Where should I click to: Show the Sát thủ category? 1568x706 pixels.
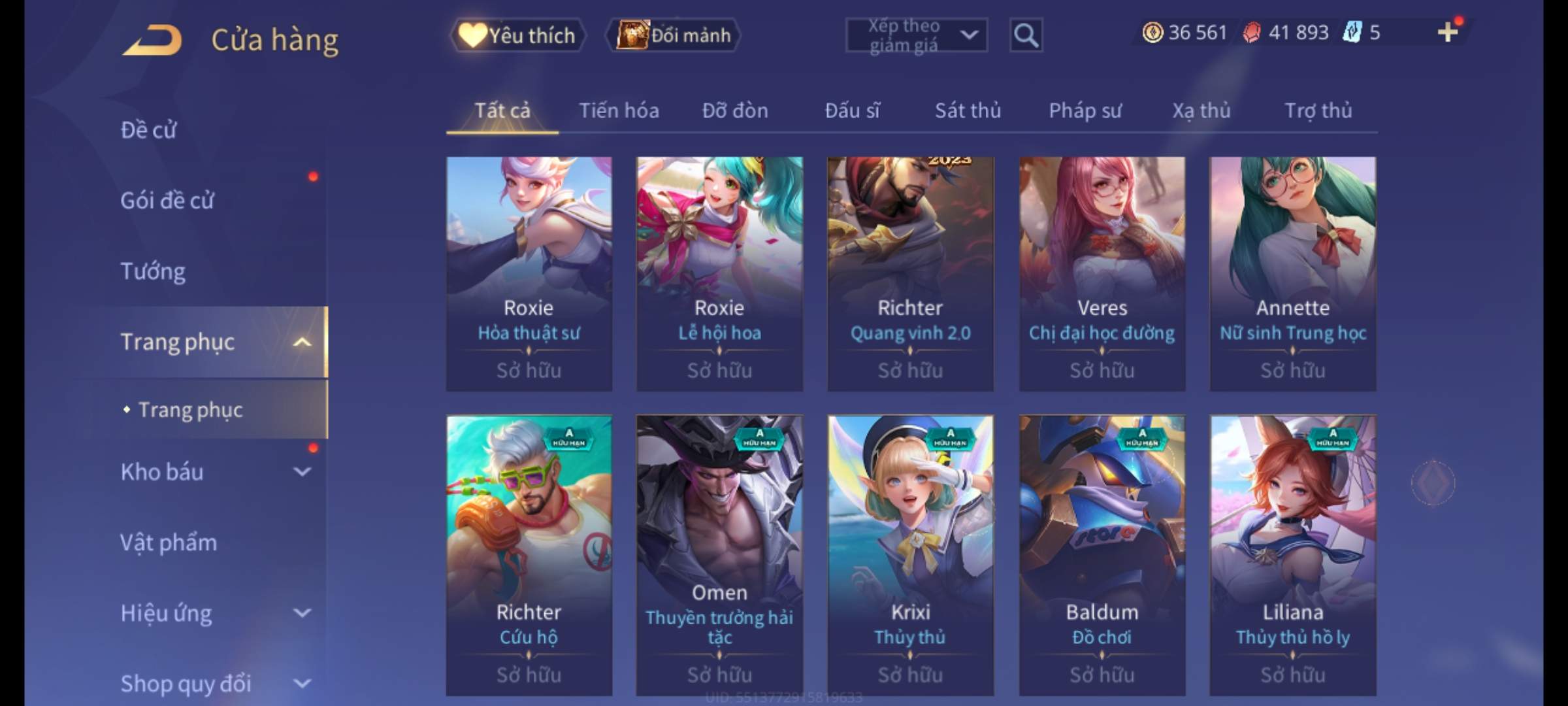point(968,110)
